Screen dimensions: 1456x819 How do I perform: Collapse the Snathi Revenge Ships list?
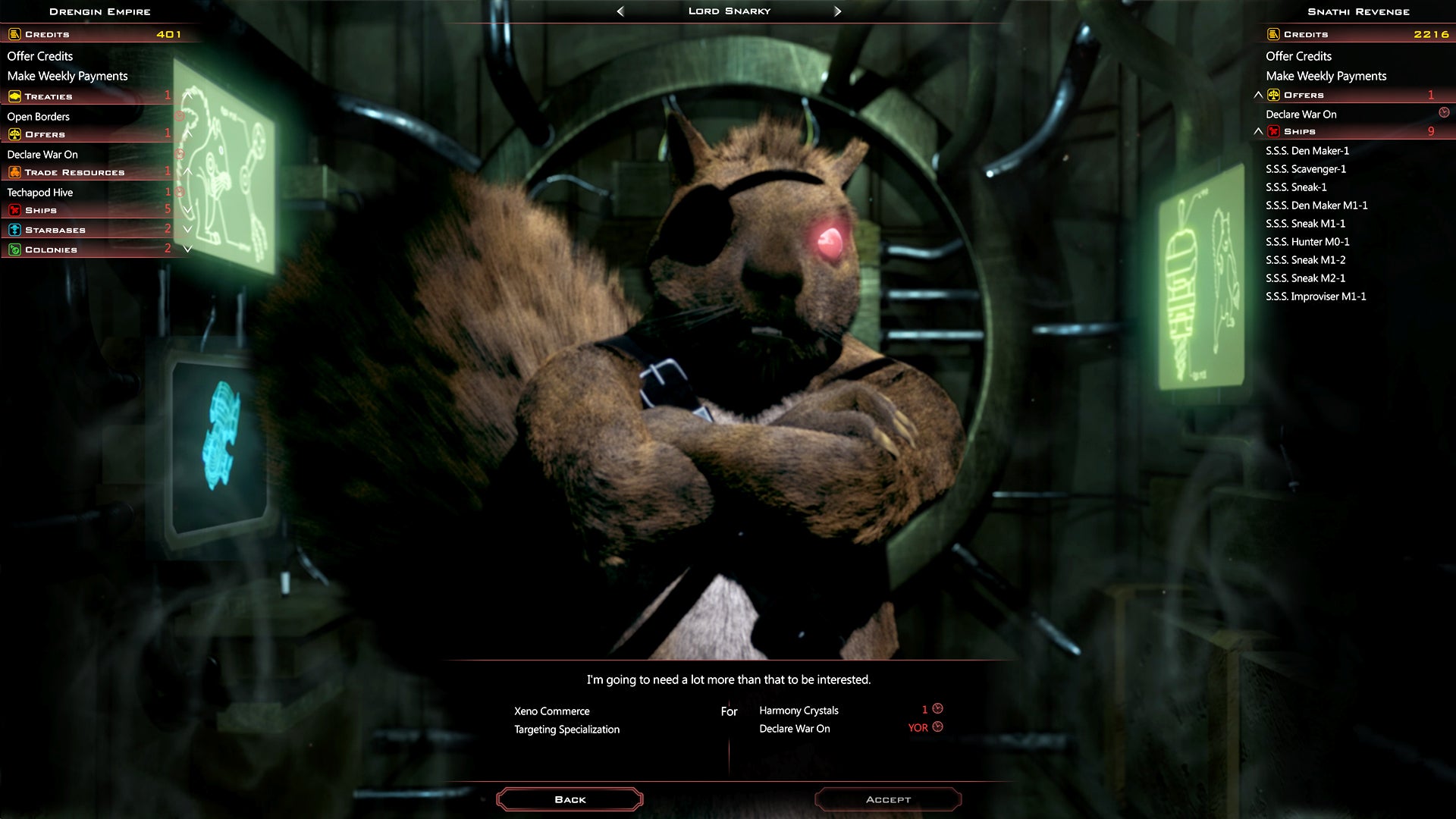[1258, 130]
